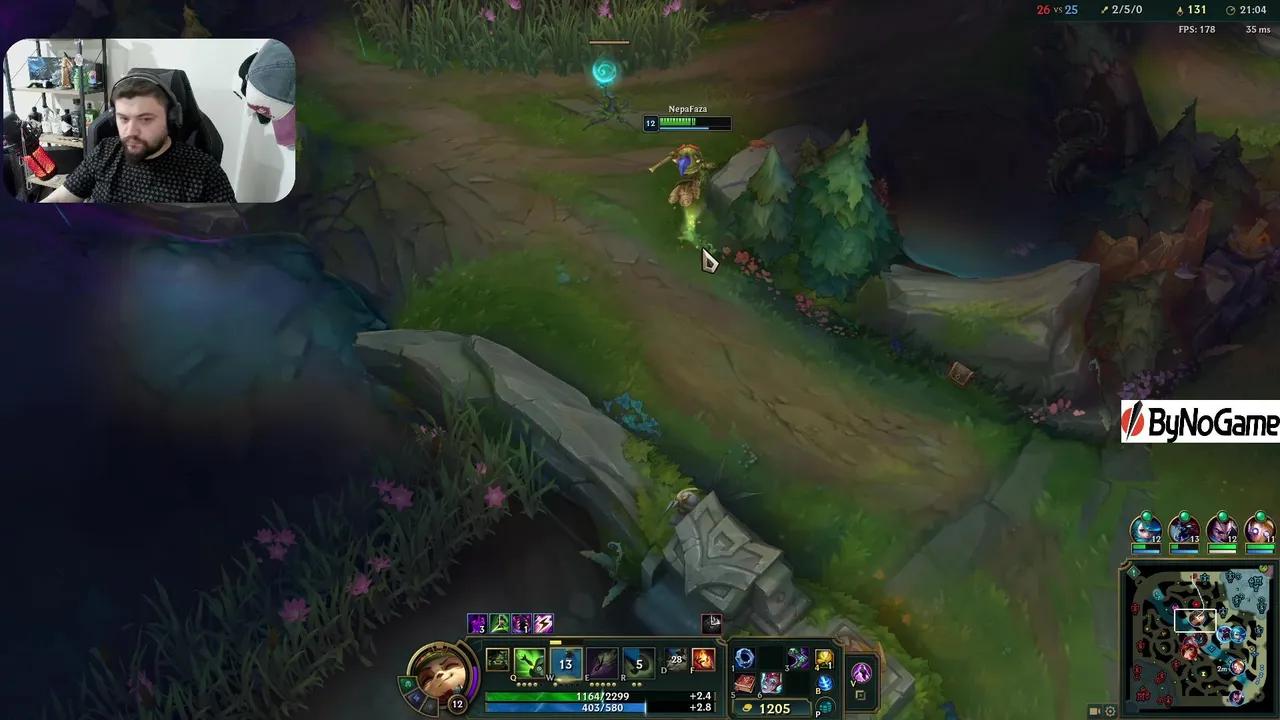Click Teemo's champion portrait
The image size is (1280, 720).
[440, 675]
